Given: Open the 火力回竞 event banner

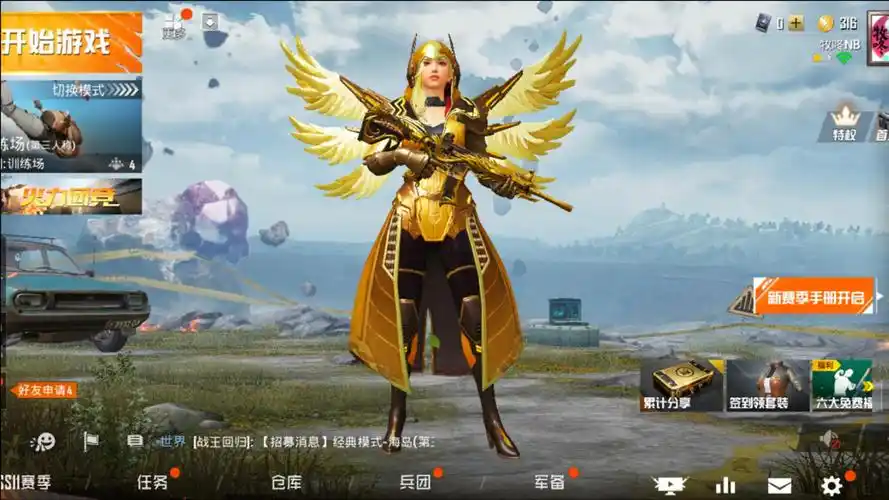Looking at the screenshot, I should click(x=70, y=197).
